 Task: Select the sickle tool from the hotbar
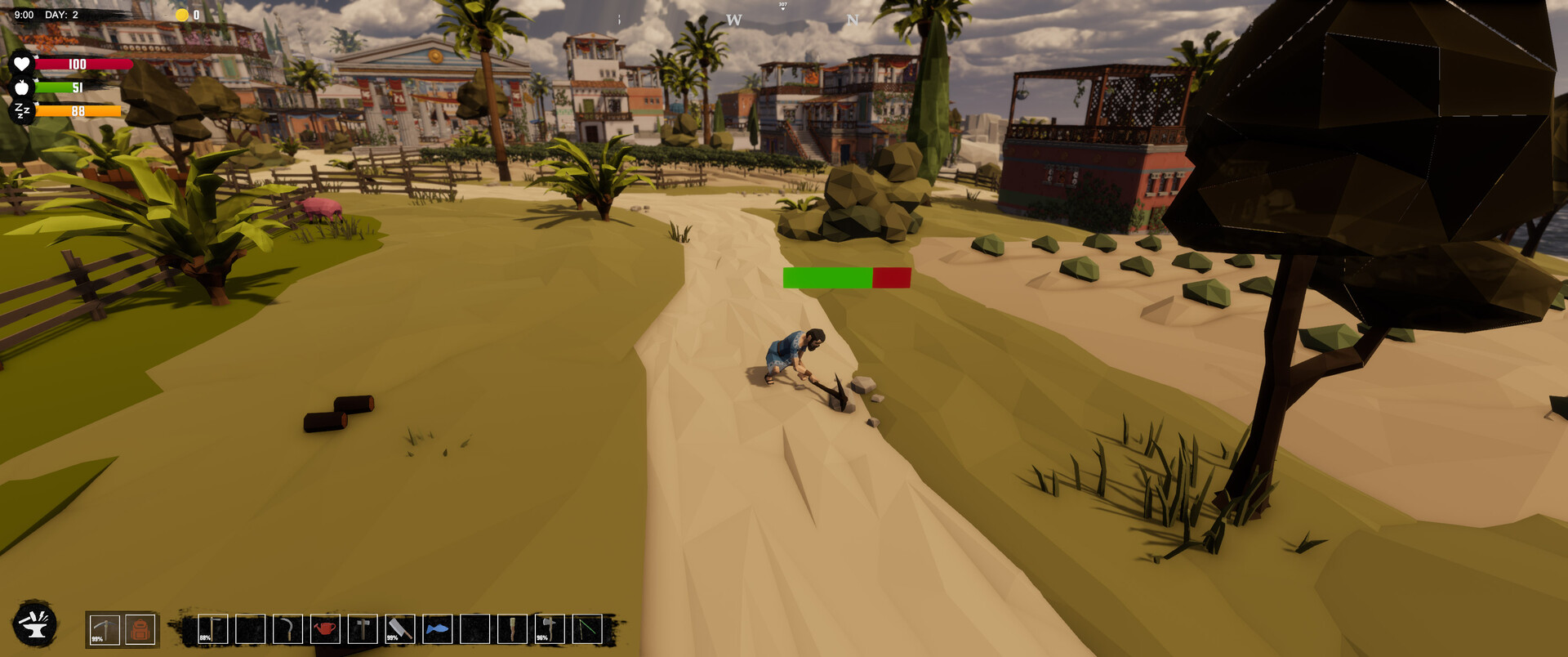(288, 629)
